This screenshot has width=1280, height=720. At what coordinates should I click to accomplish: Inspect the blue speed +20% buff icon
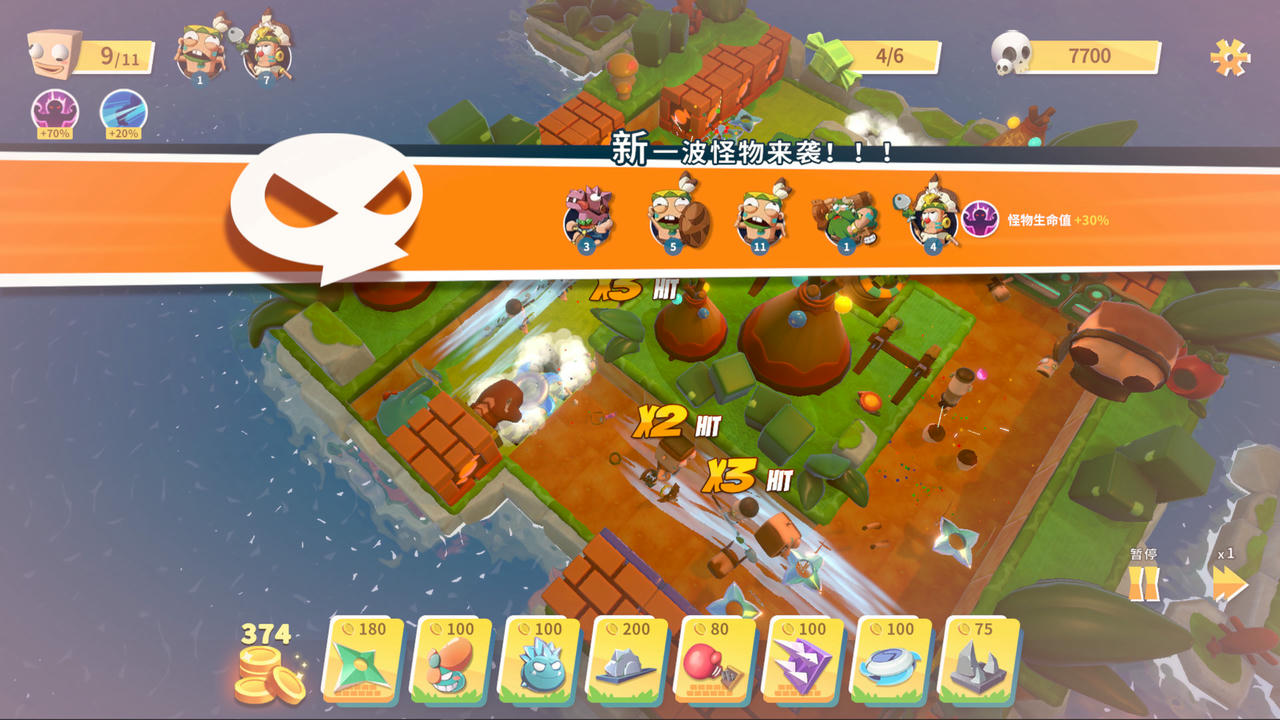[x=124, y=112]
